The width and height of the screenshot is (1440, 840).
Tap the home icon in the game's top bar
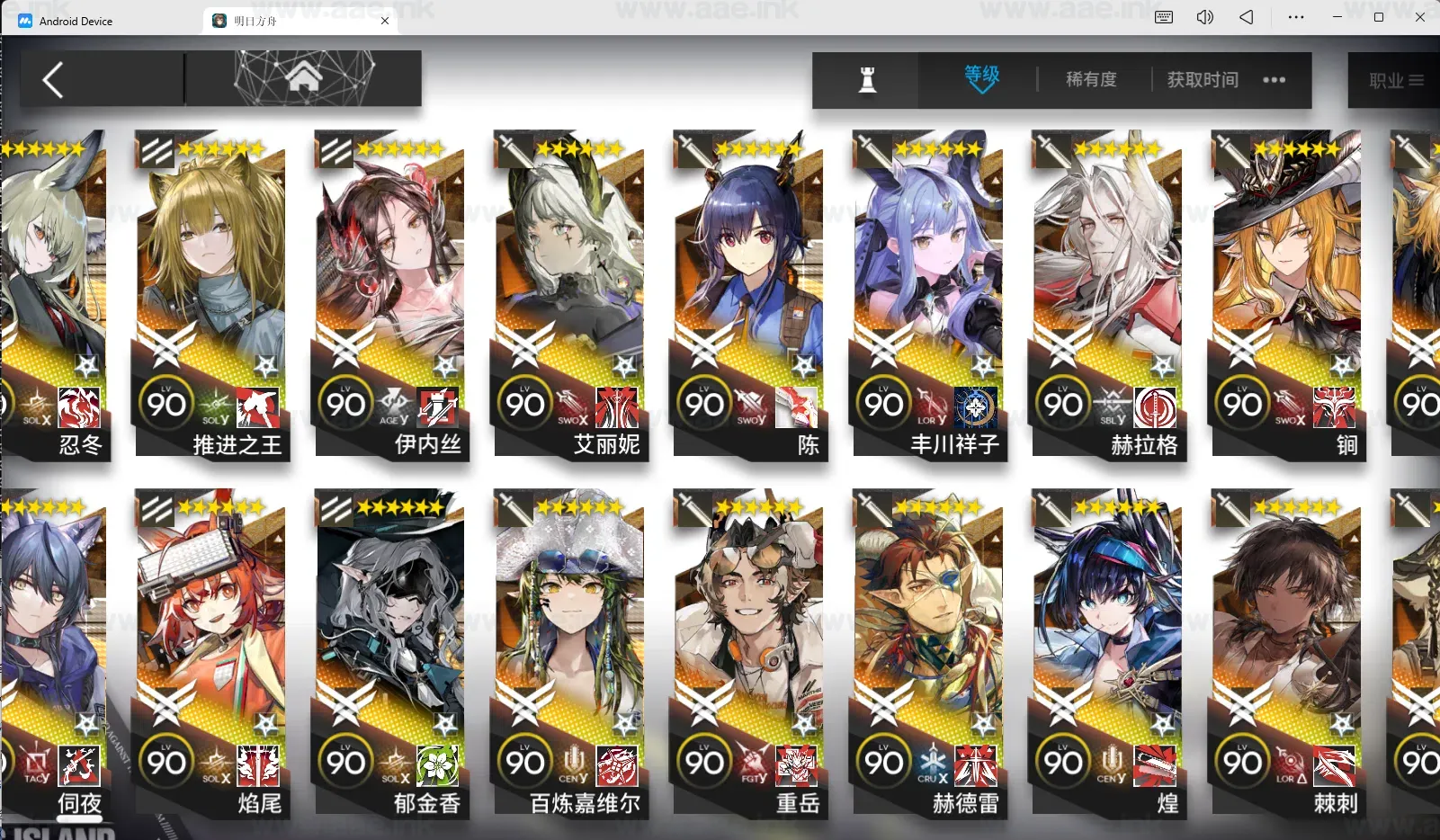click(305, 78)
